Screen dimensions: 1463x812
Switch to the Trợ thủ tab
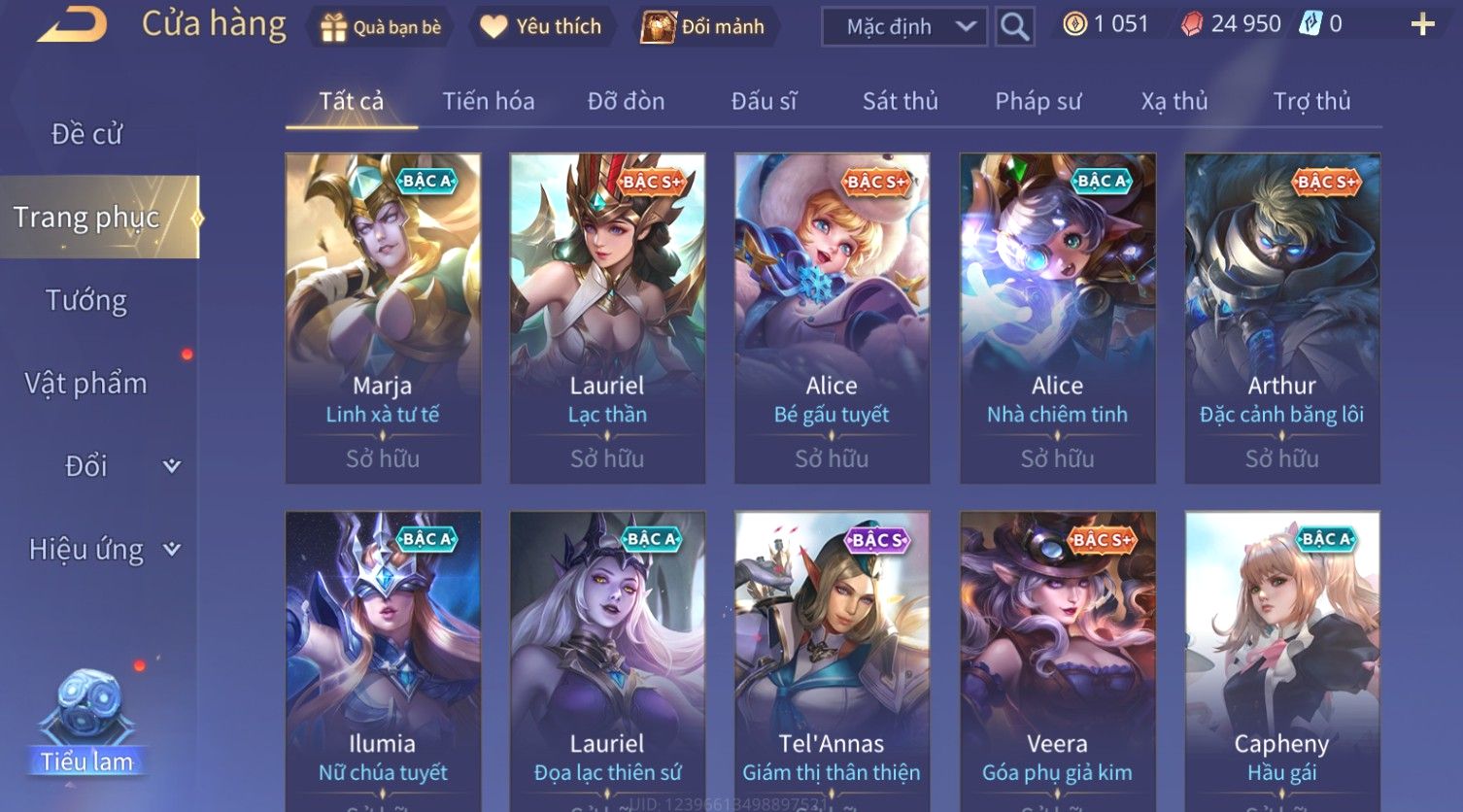click(1311, 101)
